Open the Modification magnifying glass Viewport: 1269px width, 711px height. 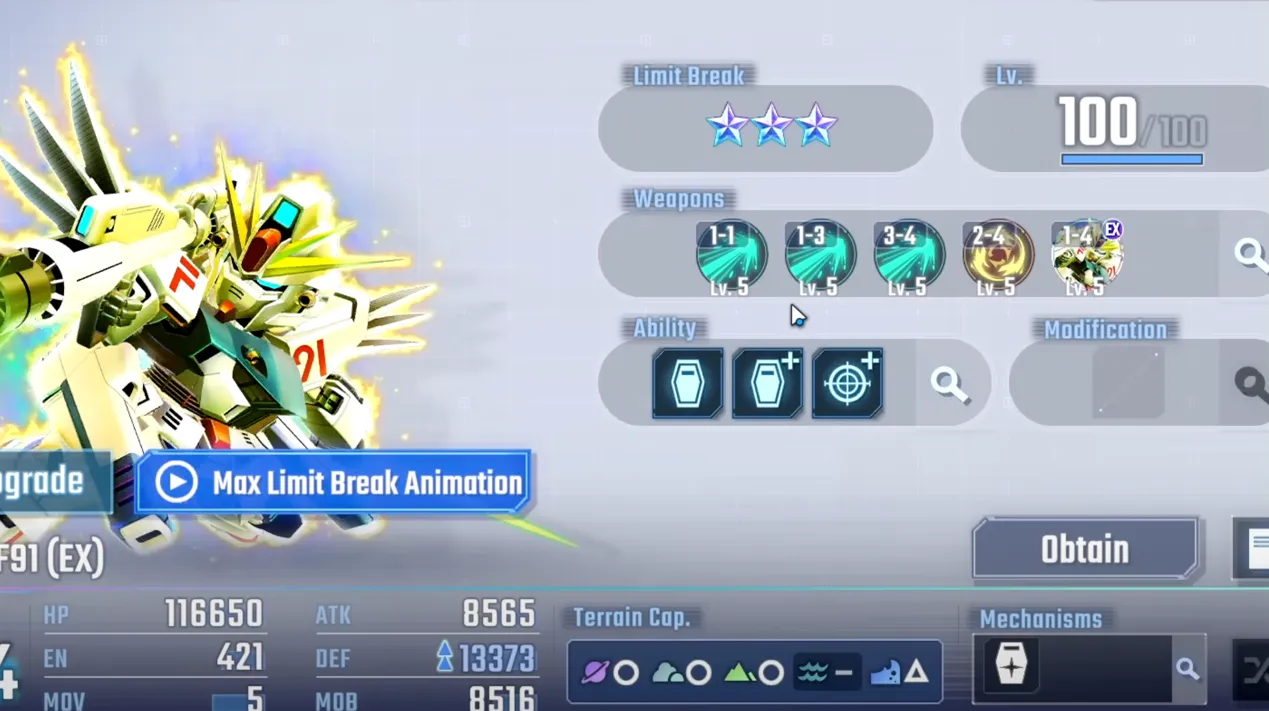pos(1250,383)
